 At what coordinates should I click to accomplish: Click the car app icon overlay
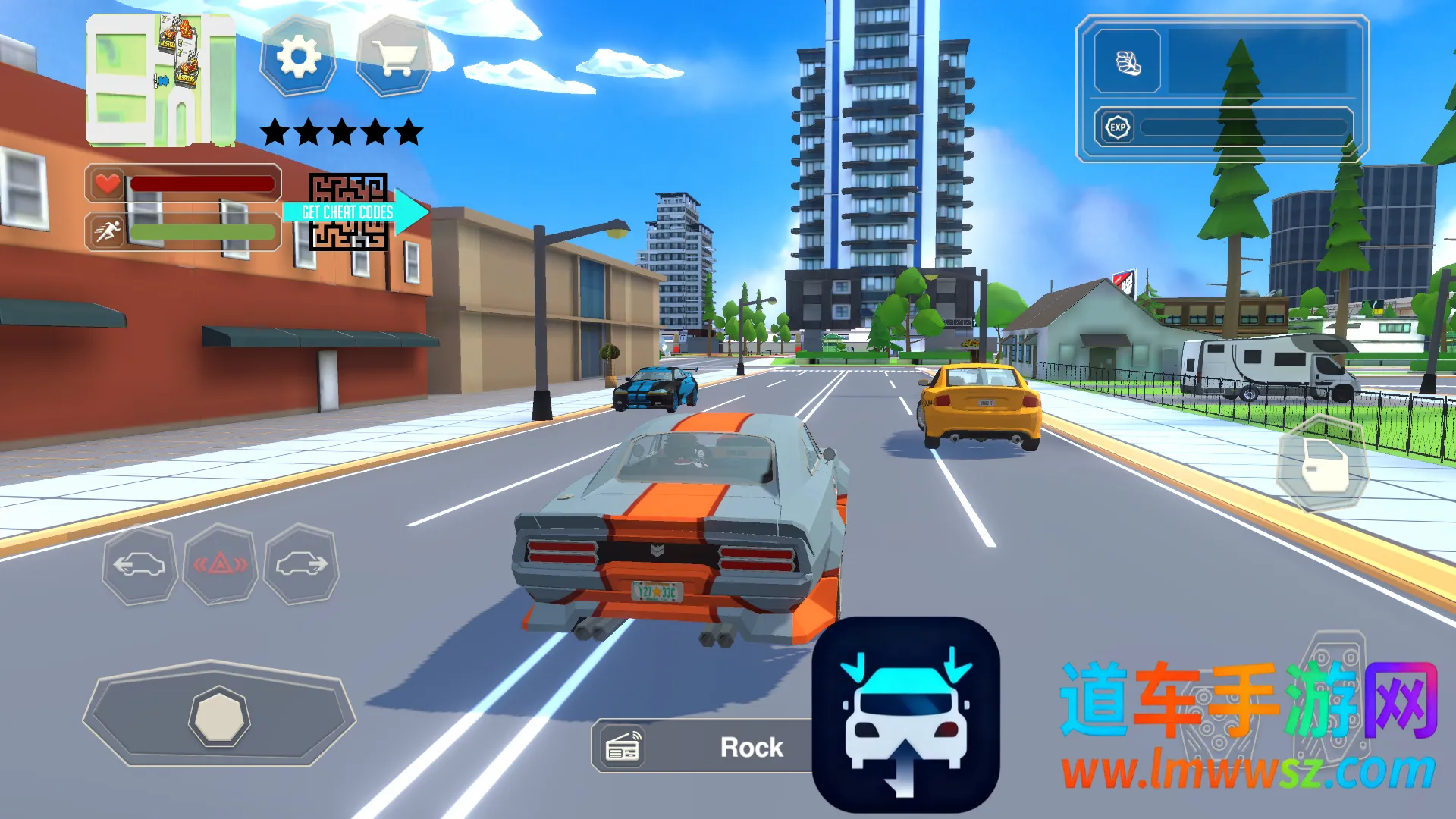click(905, 714)
